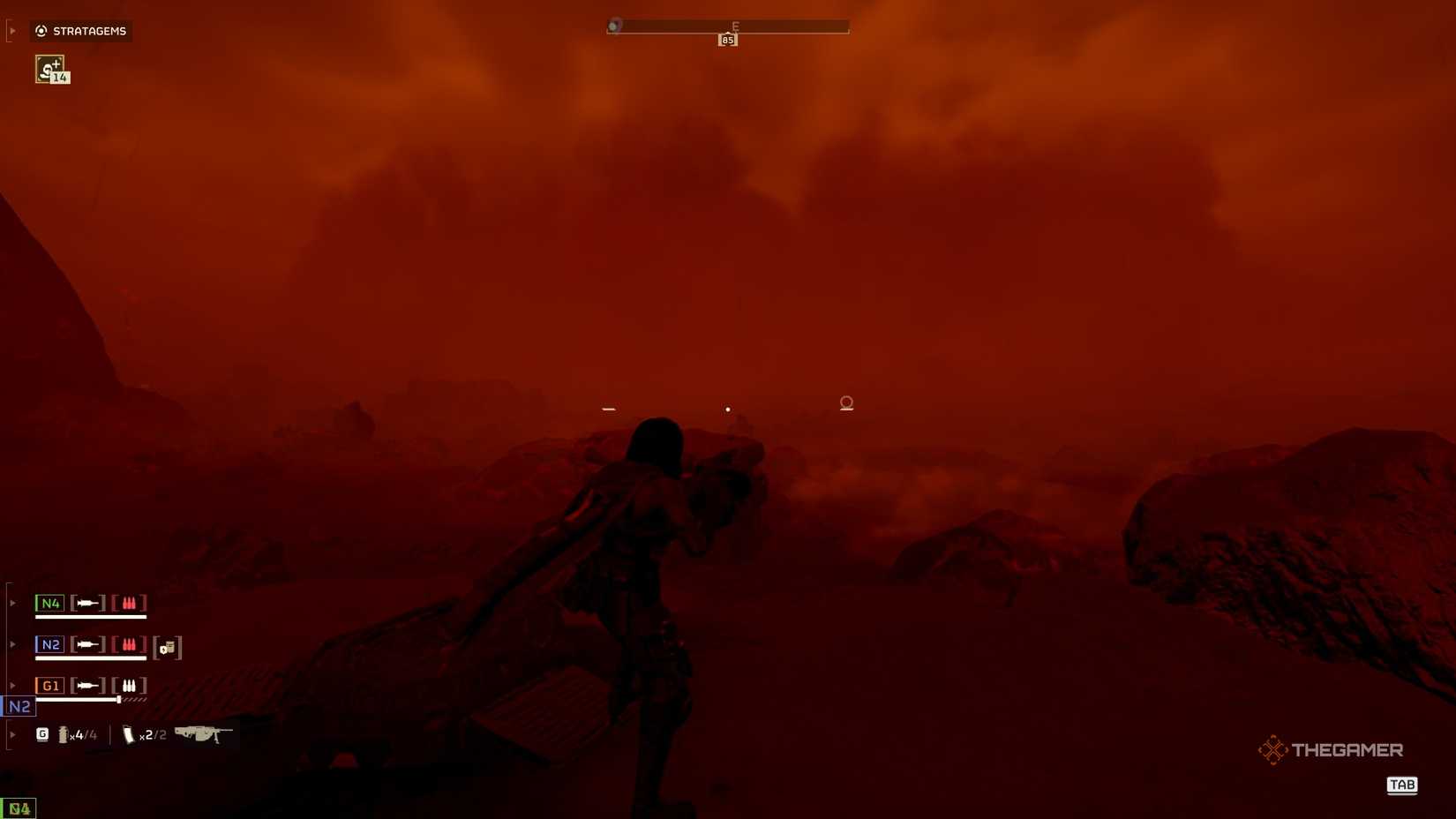Viewport: 1456px width, 819px height.
Task: Toggle visibility of G1's loadout row
Action: tap(11, 684)
